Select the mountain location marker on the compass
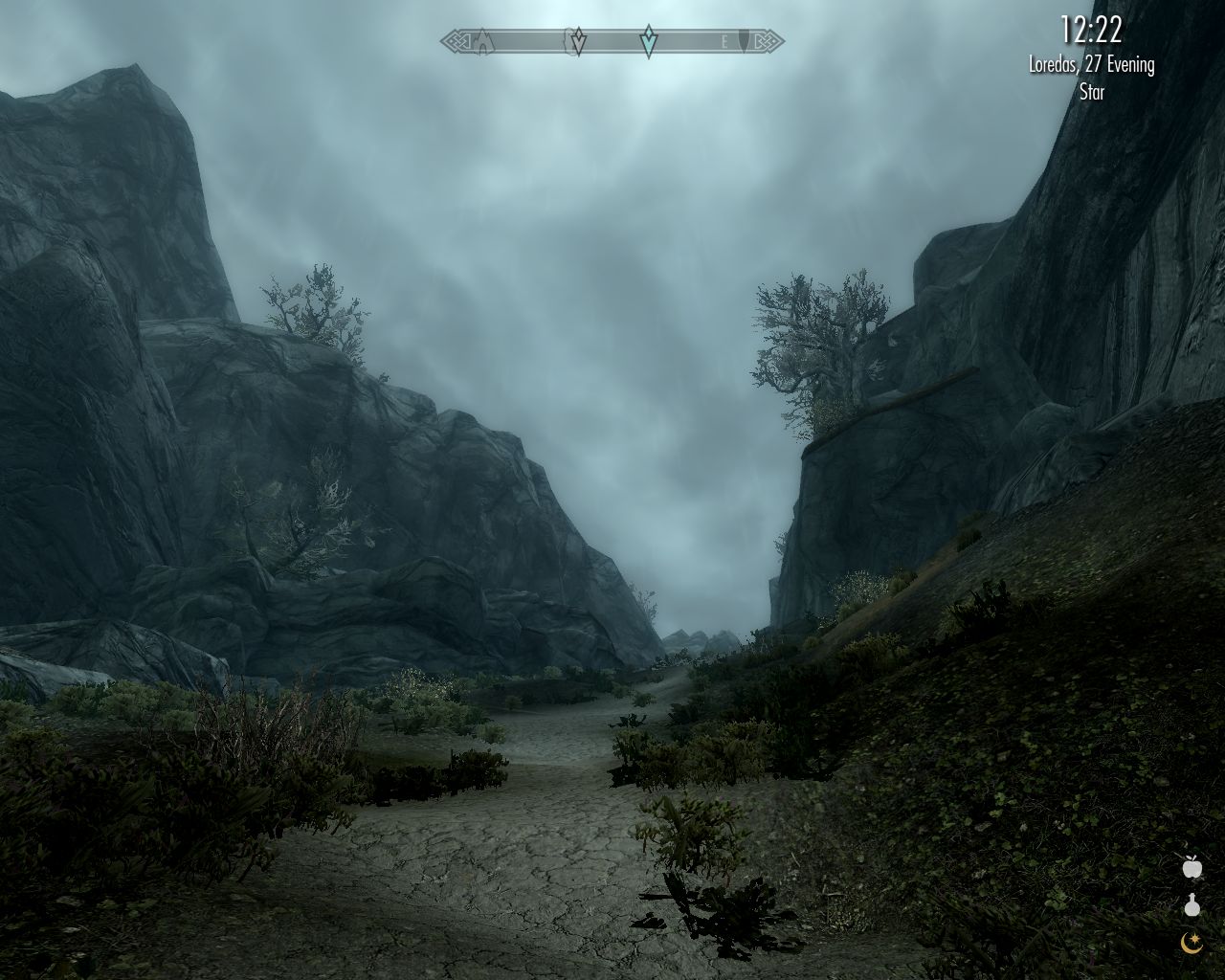Viewport: 1225px width, 980px height. [483, 40]
